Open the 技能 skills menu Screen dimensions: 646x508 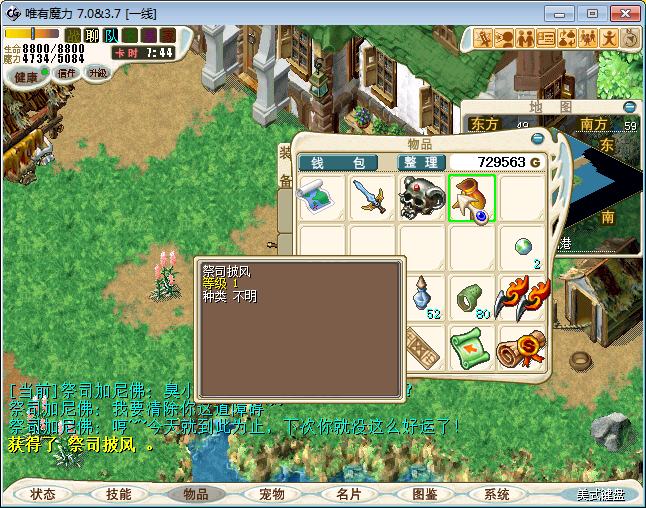point(119,494)
